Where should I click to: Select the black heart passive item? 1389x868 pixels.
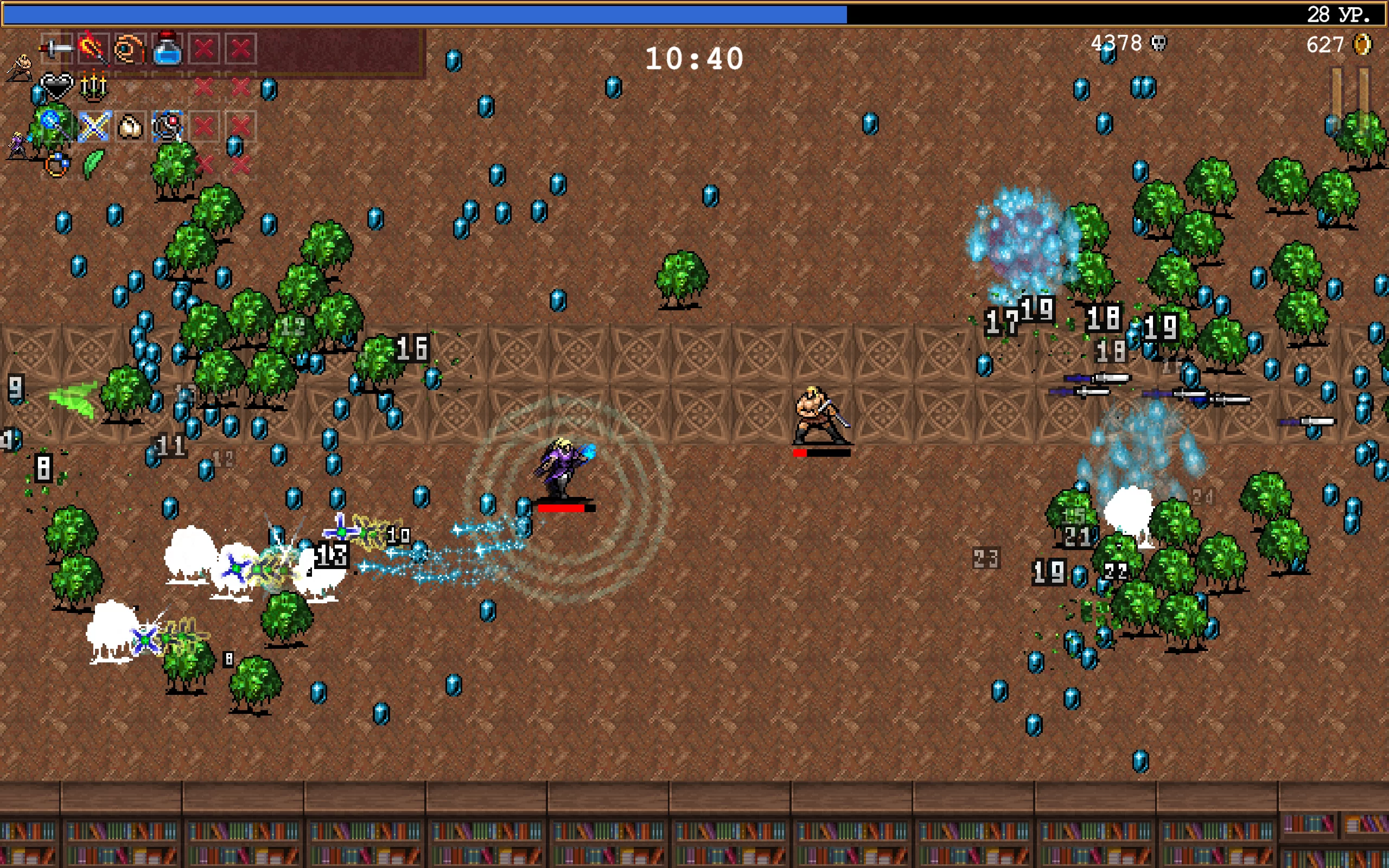[56, 87]
